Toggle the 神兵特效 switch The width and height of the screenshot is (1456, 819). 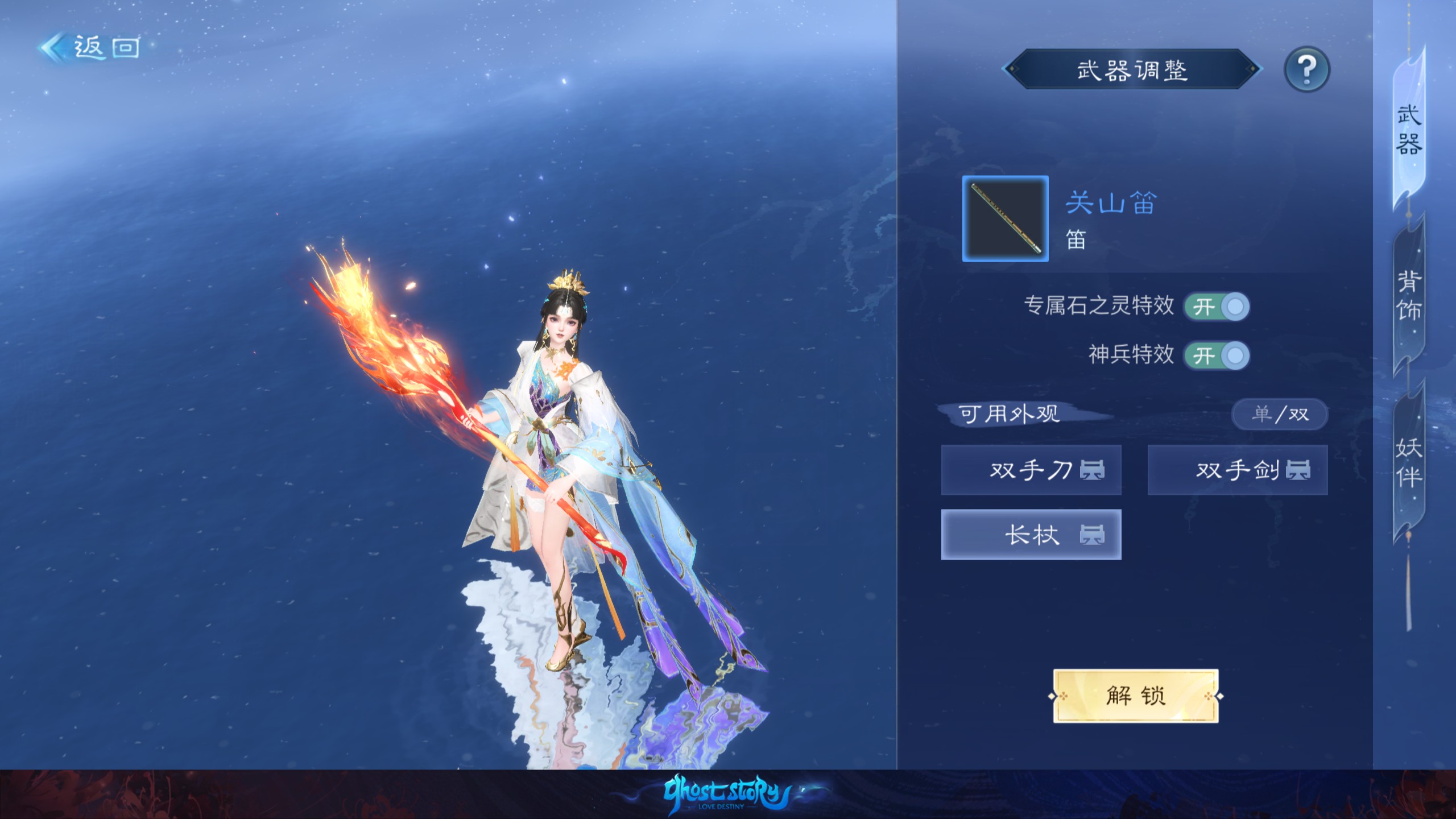tap(1217, 356)
